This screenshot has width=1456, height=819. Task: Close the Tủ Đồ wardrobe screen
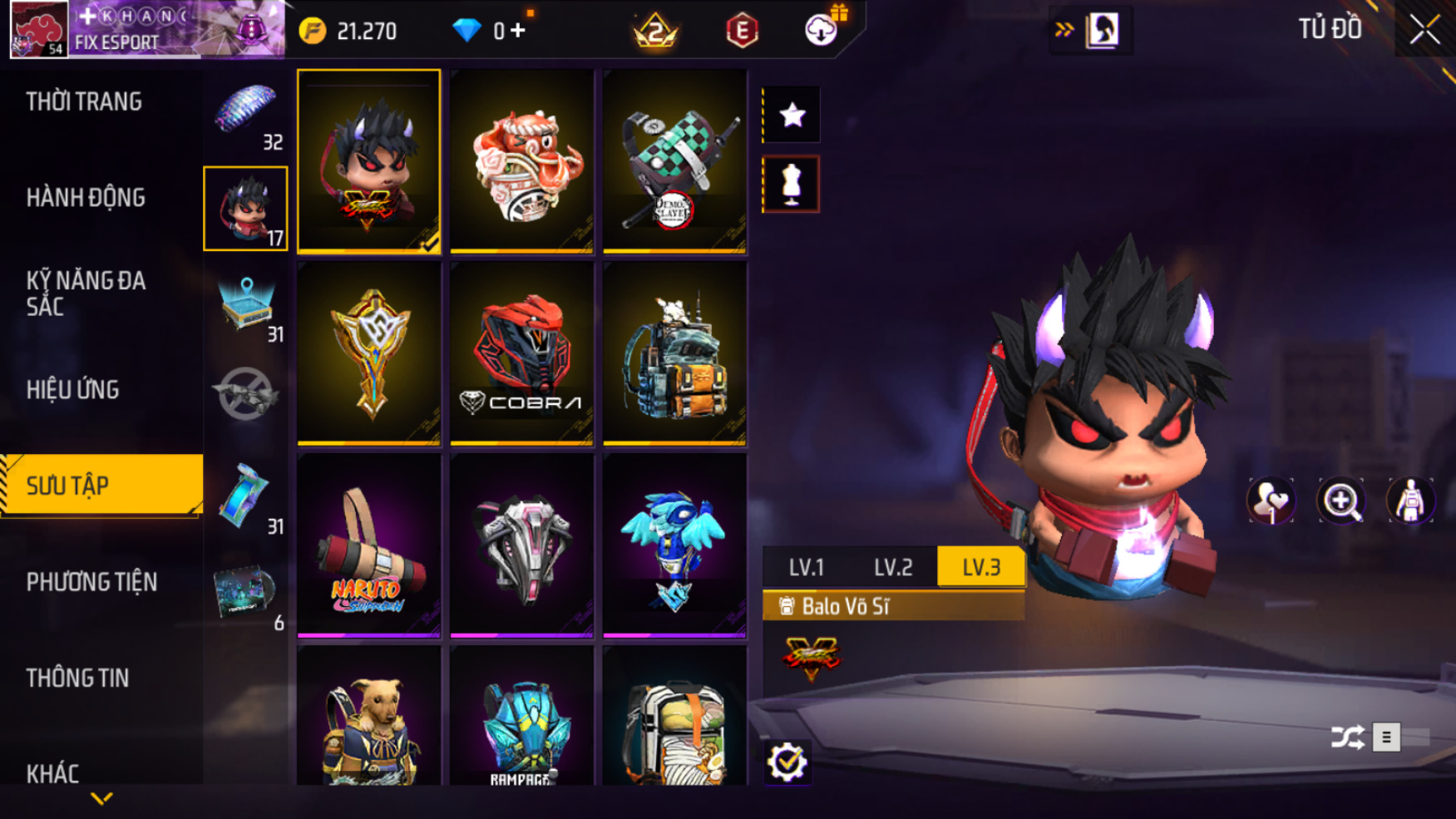tap(1424, 30)
